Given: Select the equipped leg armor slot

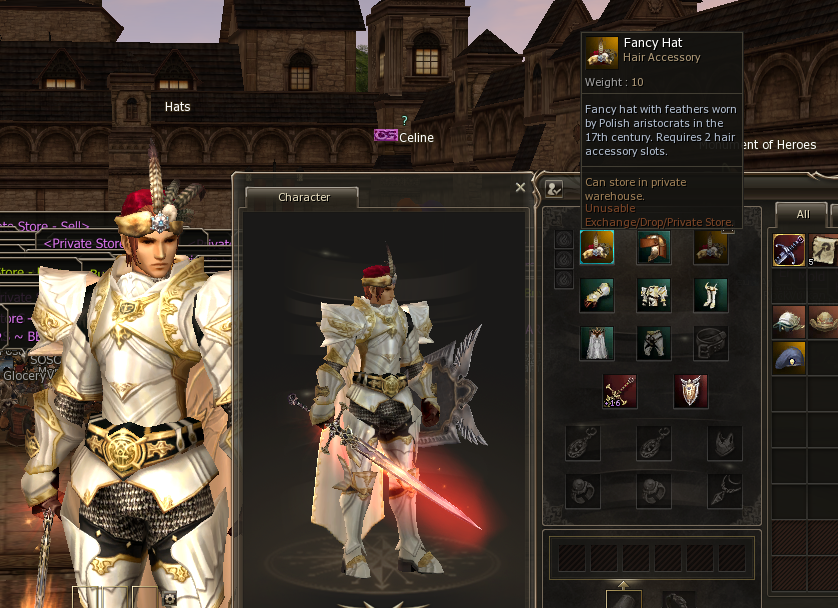Looking at the screenshot, I should (x=654, y=343).
